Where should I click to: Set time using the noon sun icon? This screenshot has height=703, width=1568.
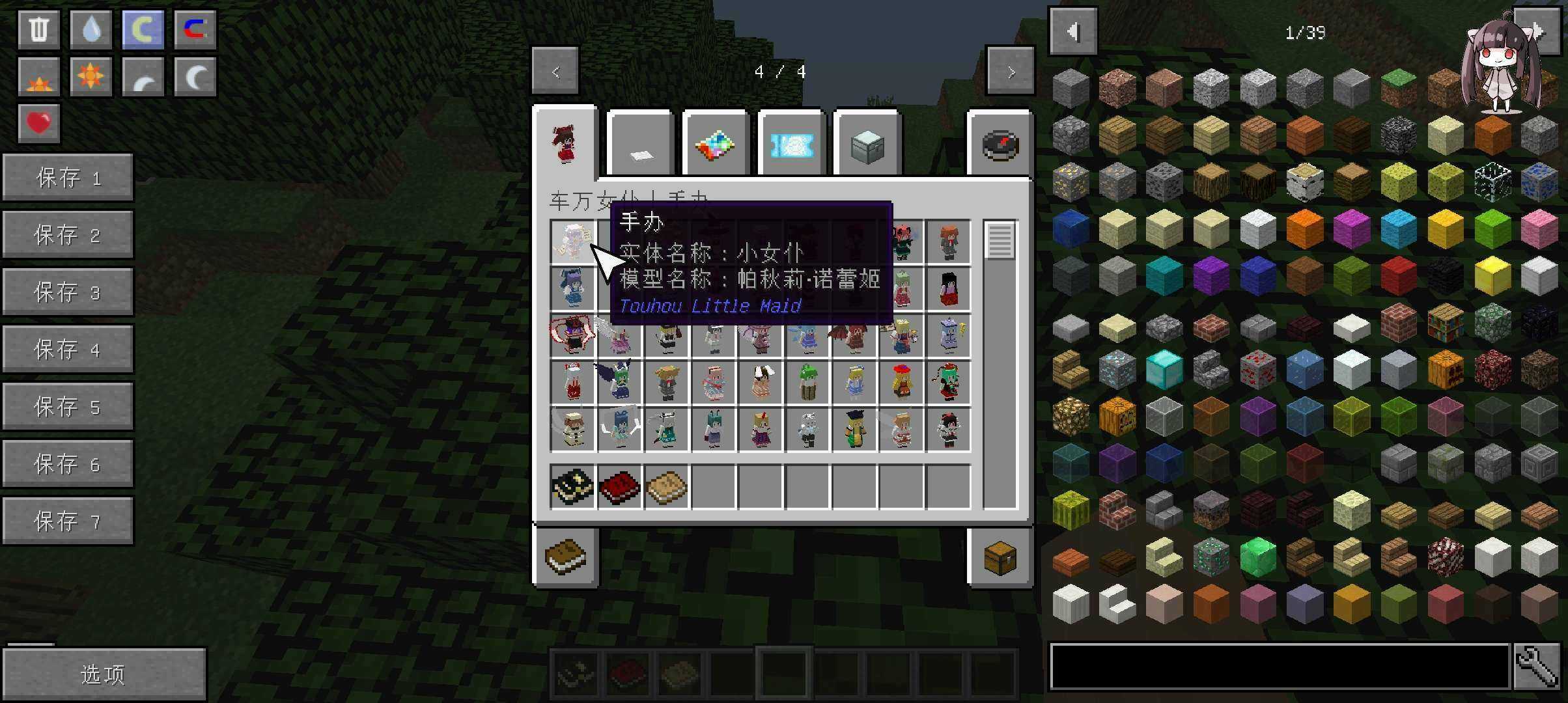(91, 77)
